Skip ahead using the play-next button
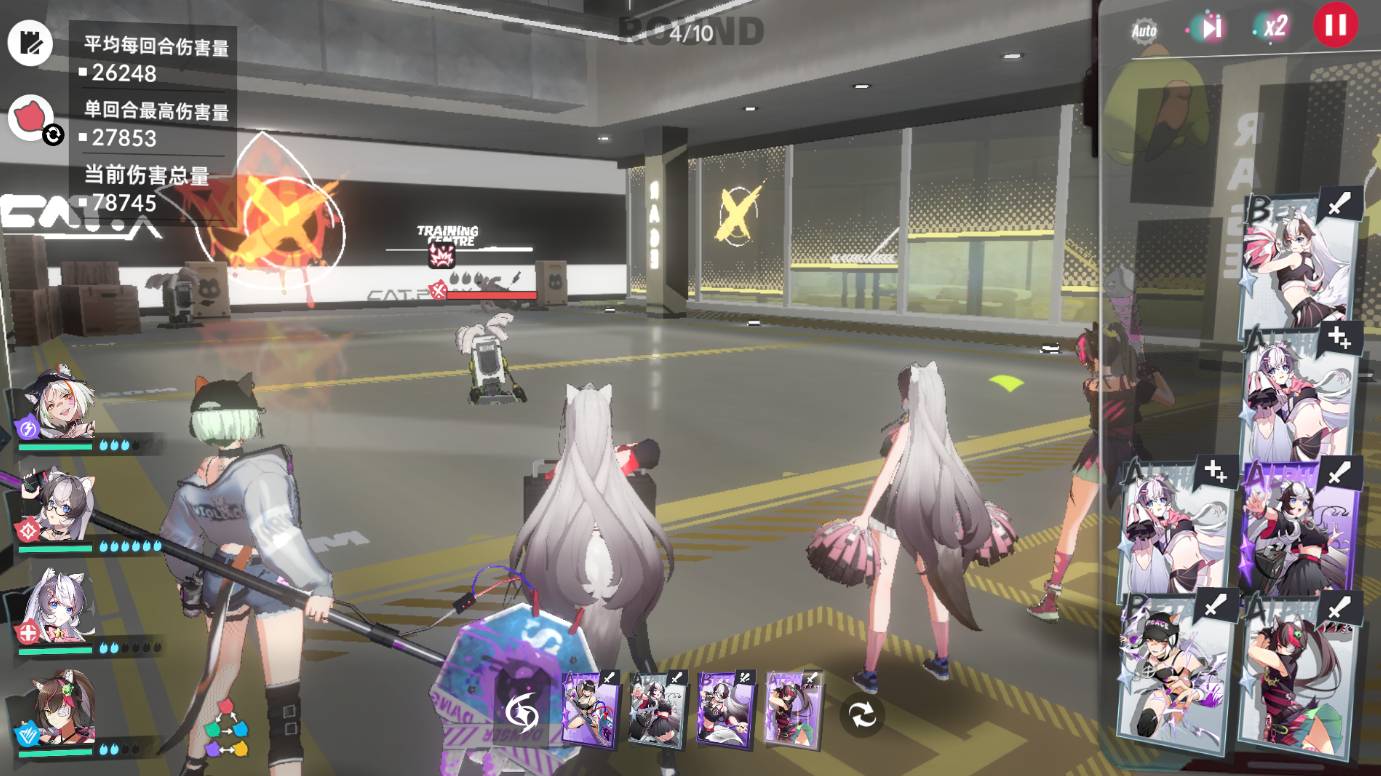 tap(1210, 27)
